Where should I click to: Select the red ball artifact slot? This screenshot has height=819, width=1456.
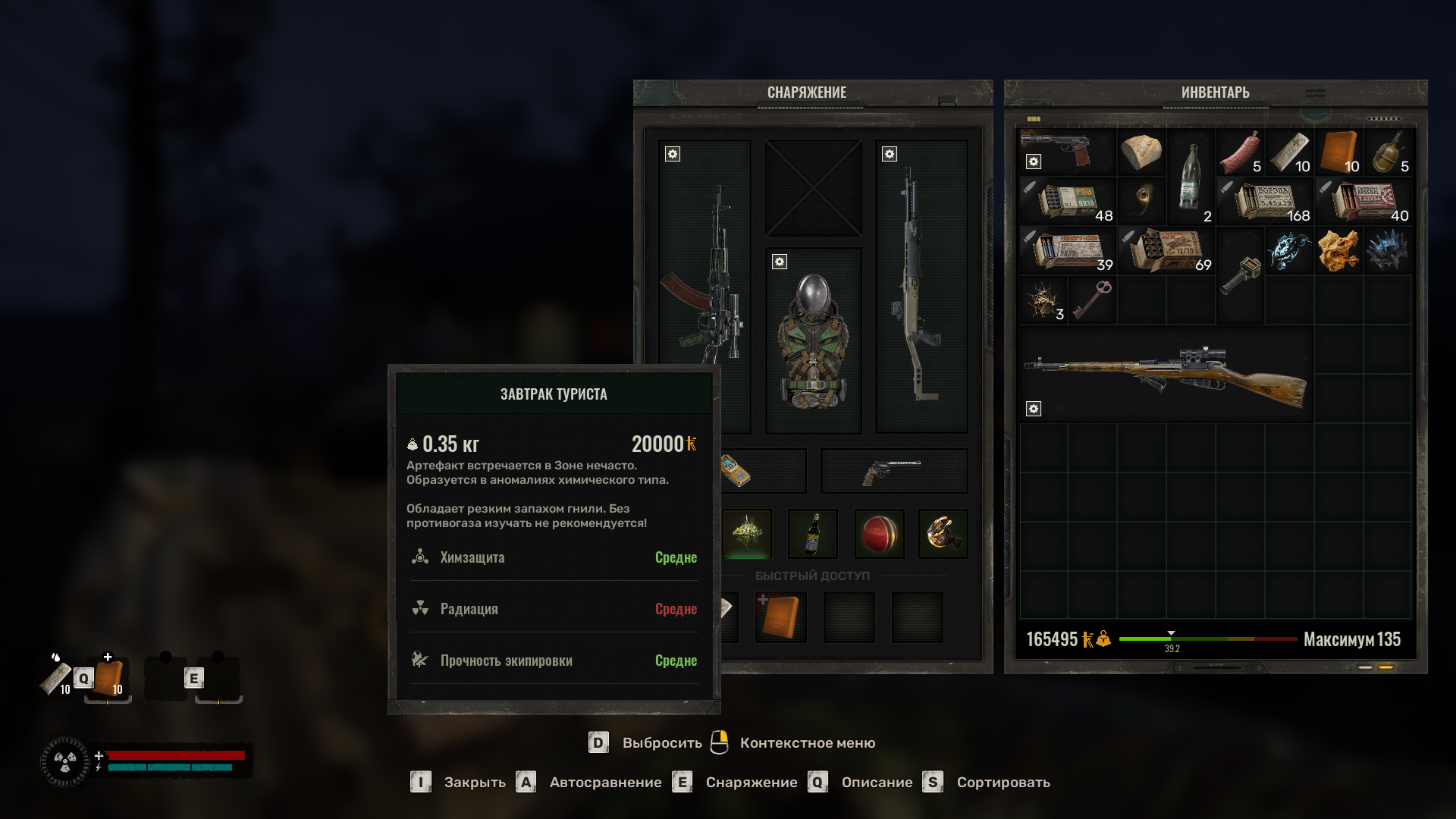[x=879, y=534]
